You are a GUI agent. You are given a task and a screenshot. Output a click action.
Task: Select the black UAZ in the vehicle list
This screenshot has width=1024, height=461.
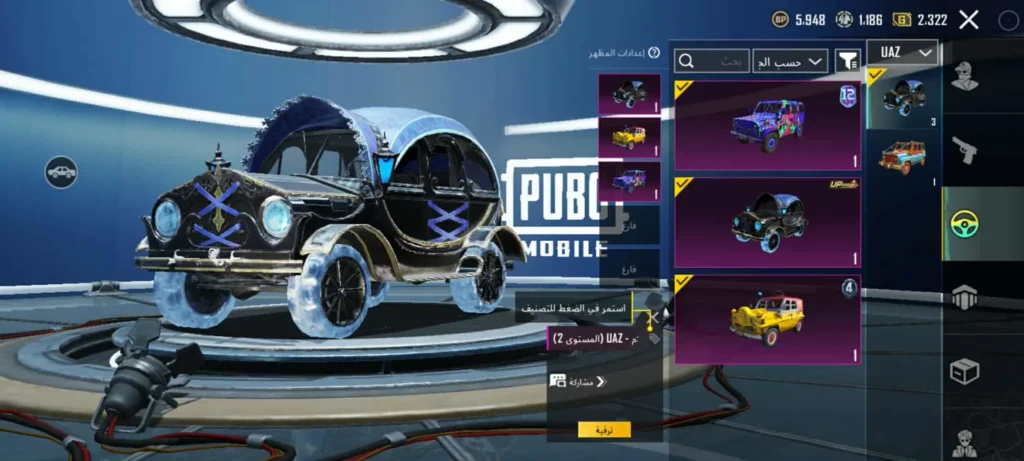[903, 98]
